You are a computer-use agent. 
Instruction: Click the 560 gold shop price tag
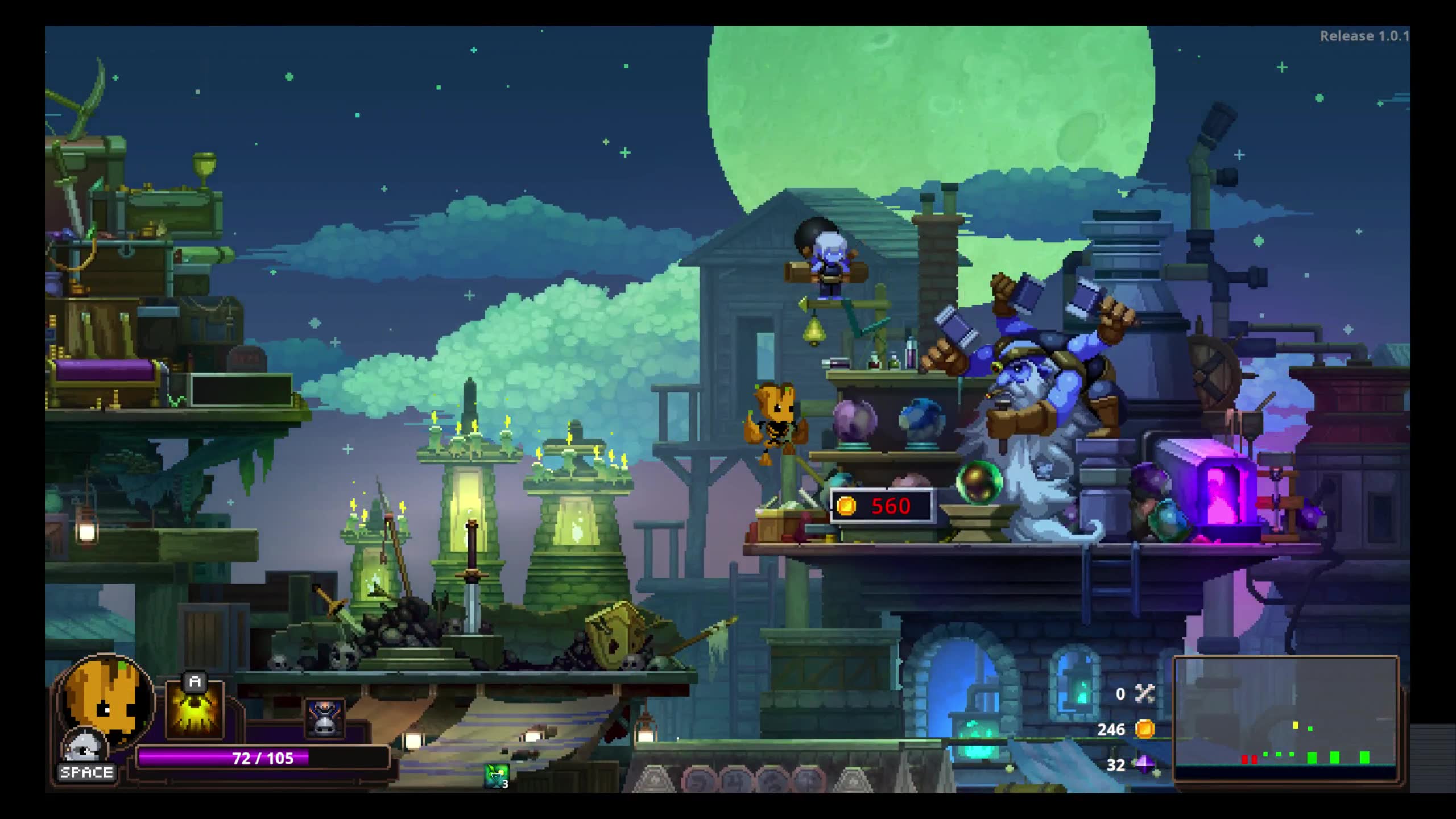pos(882,506)
